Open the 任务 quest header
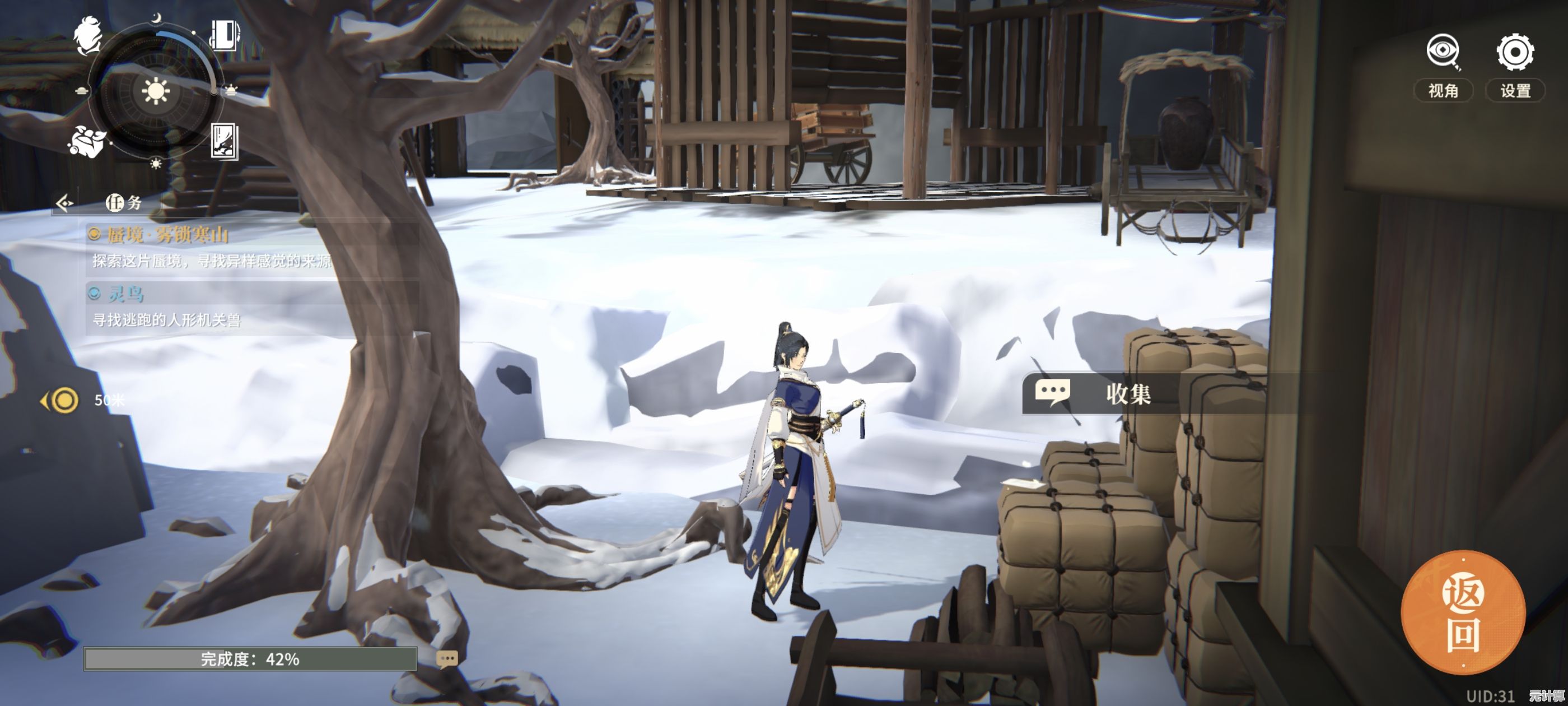This screenshot has width=1568, height=706. pyautogui.click(x=124, y=202)
